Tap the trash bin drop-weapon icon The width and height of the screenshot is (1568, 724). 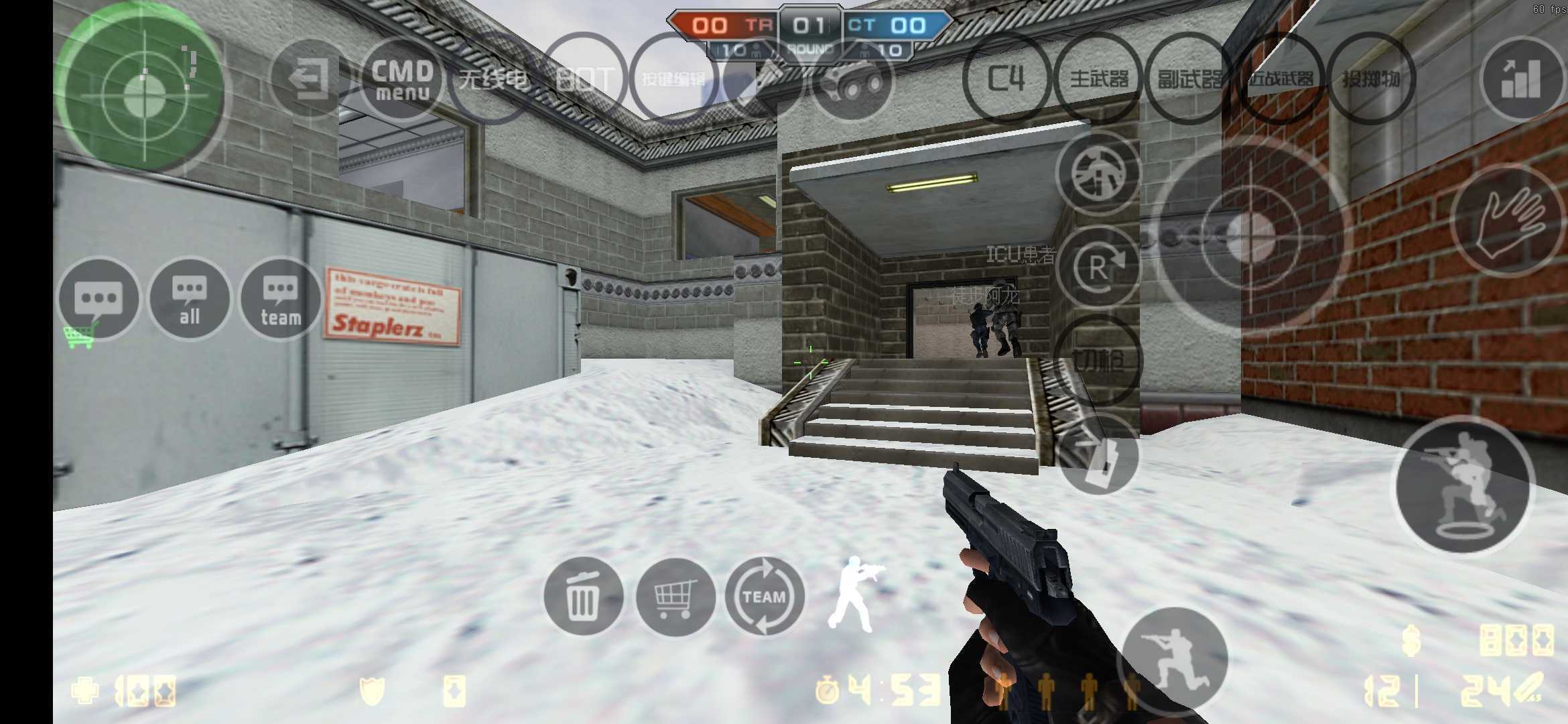coord(585,597)
